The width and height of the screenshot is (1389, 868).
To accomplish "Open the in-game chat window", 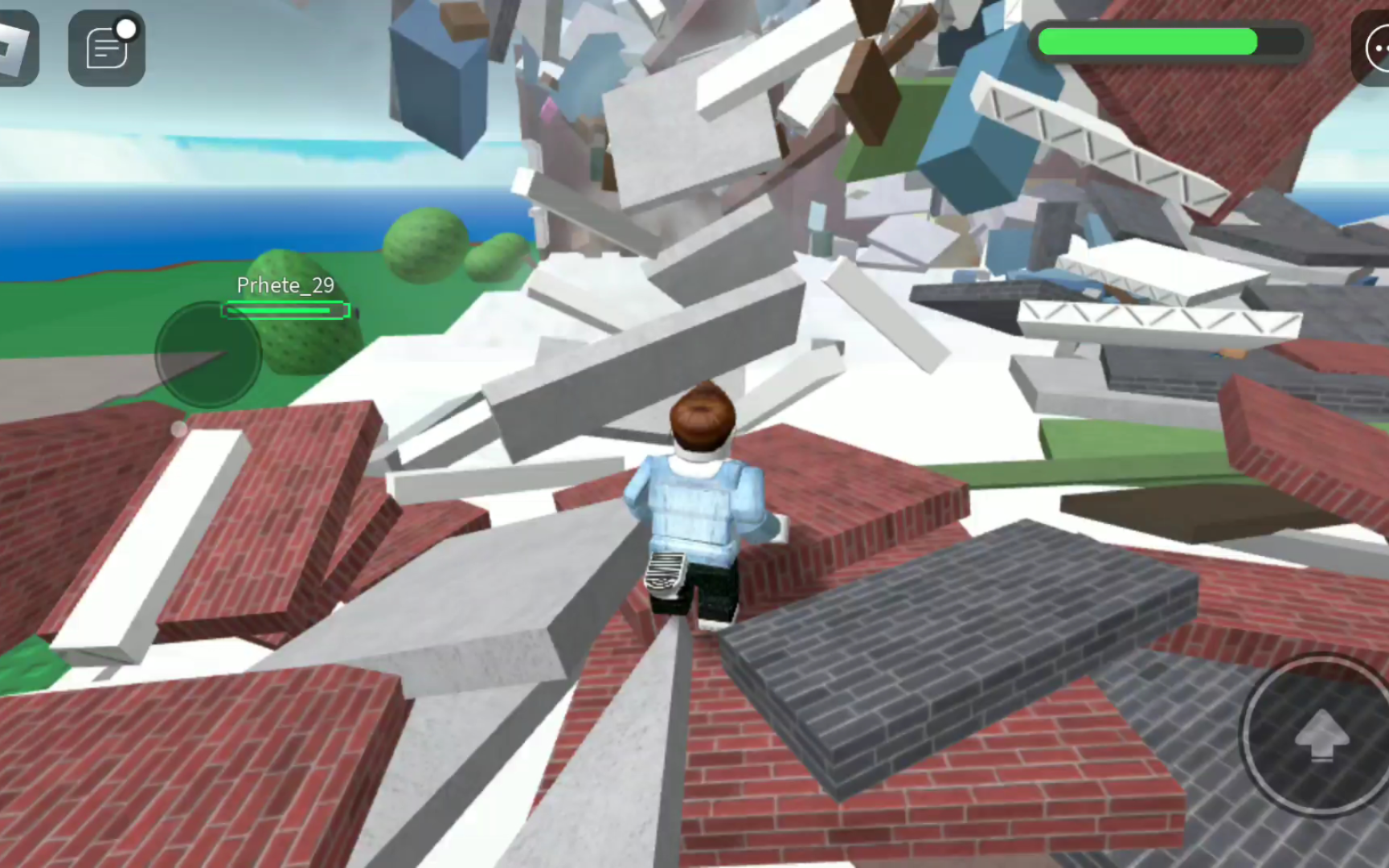I will 106,48.
